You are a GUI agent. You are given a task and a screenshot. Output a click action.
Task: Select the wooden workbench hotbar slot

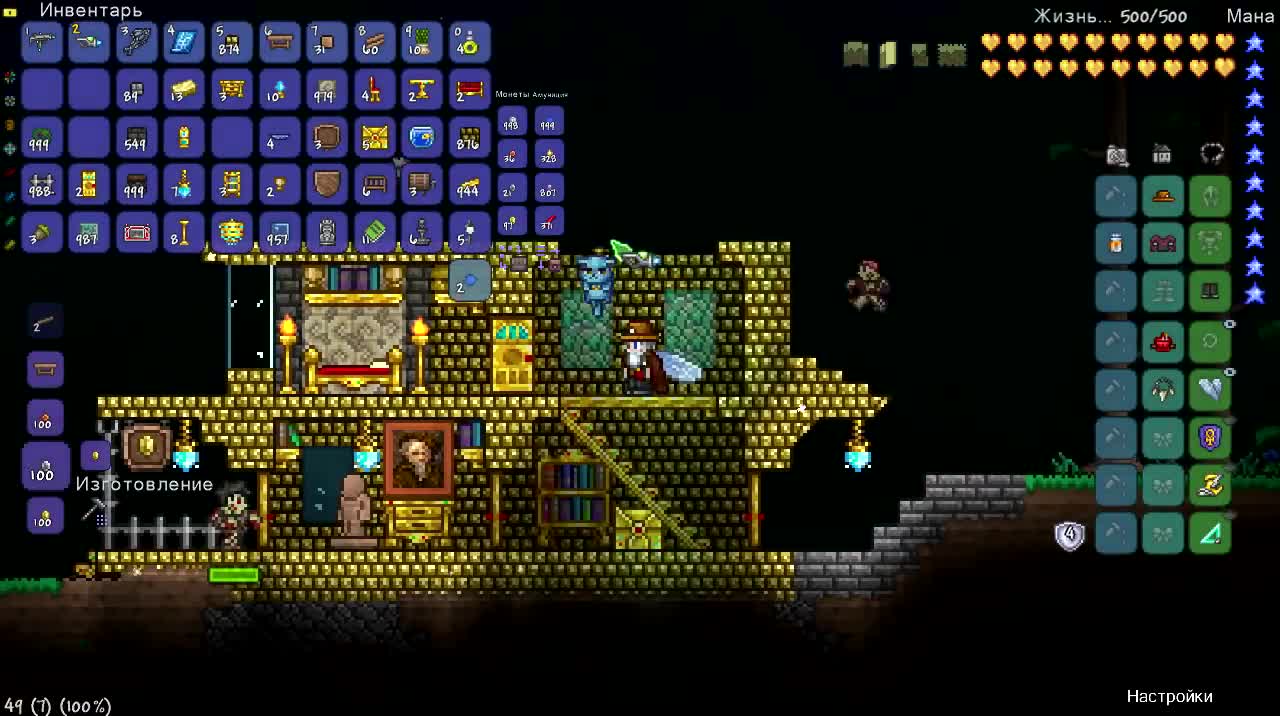[279, 42]
